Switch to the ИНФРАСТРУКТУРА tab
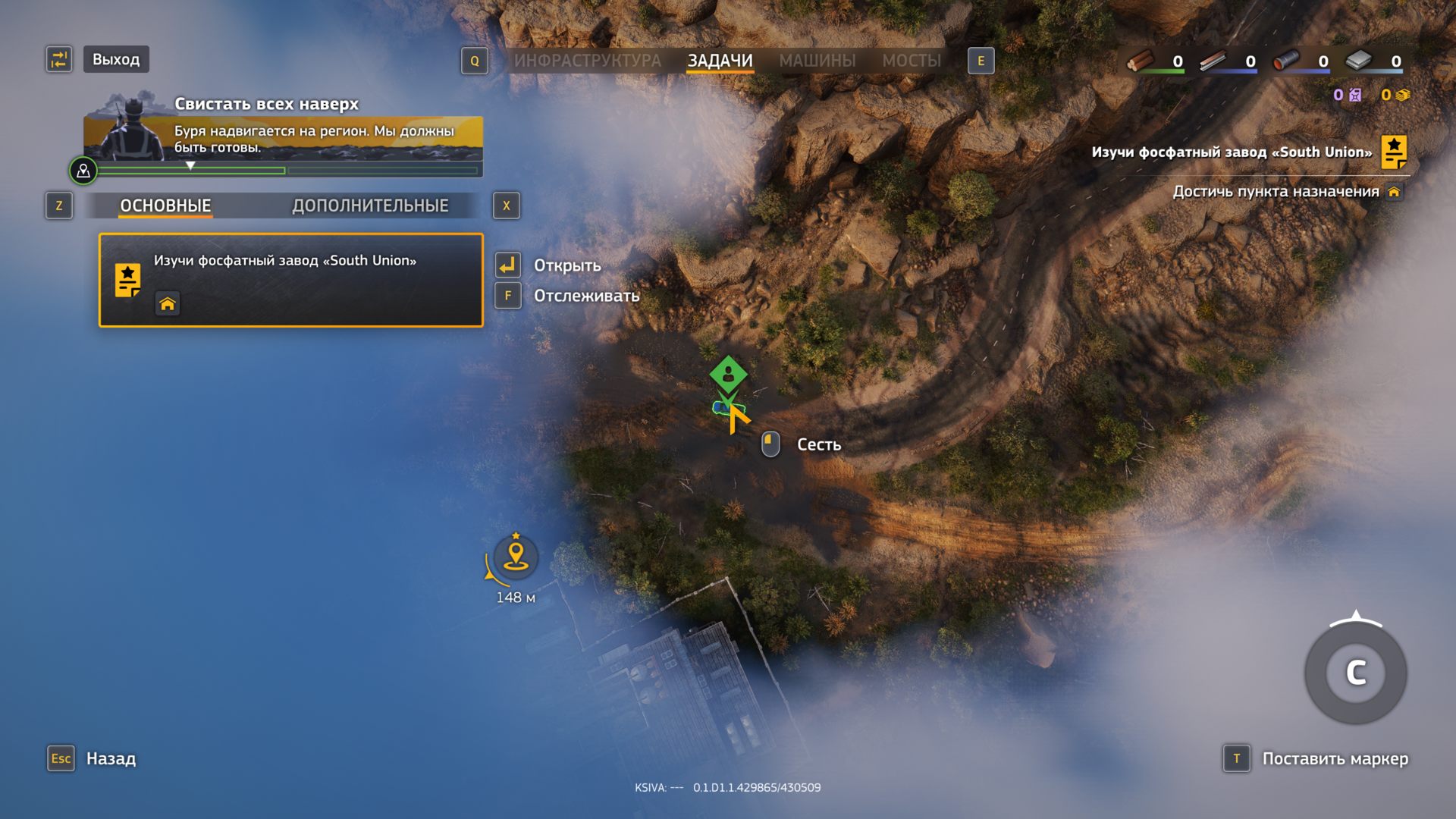 pyautogui.click(x=587, y=61)
